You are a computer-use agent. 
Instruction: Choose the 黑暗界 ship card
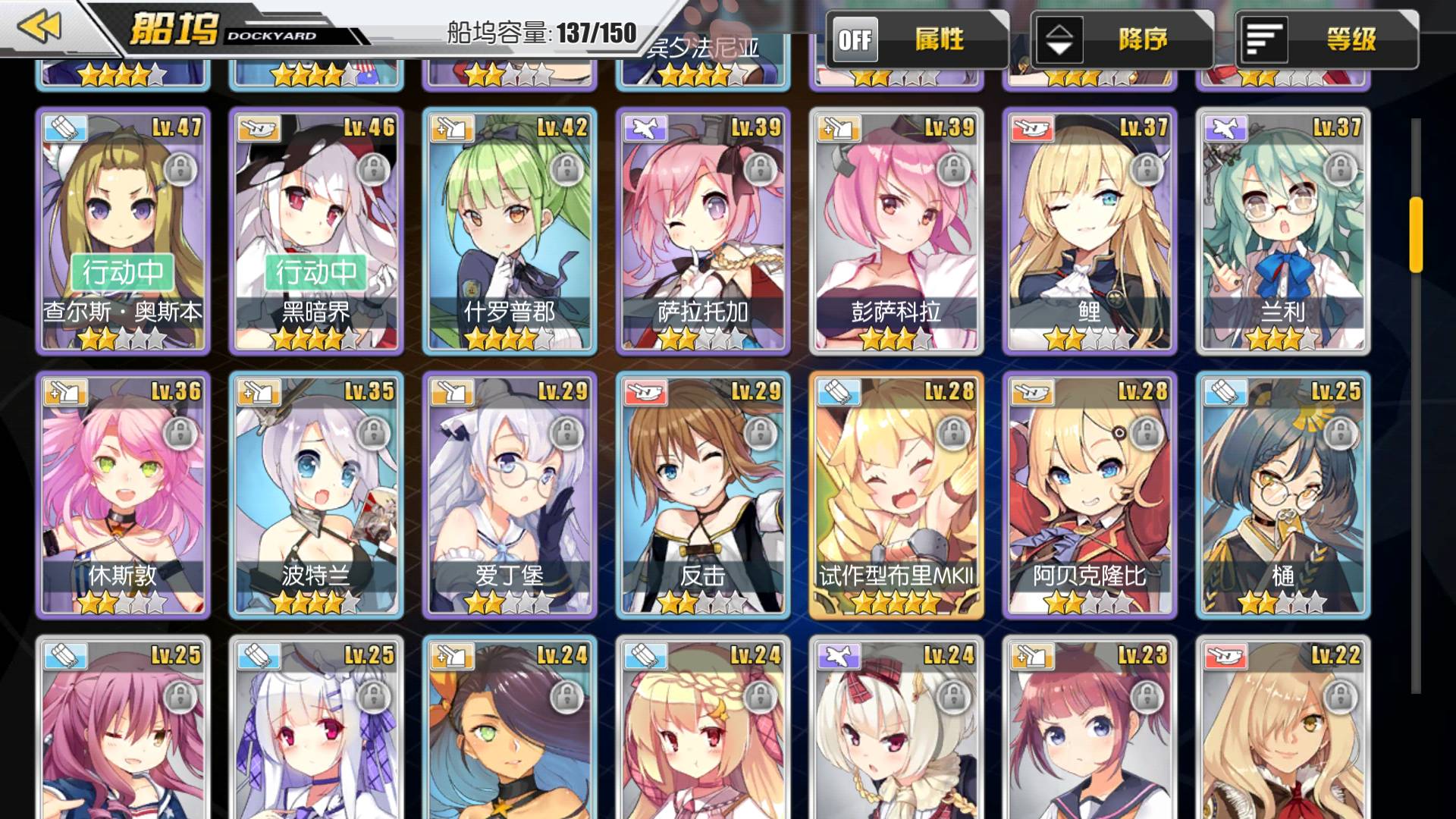point(316,231)
